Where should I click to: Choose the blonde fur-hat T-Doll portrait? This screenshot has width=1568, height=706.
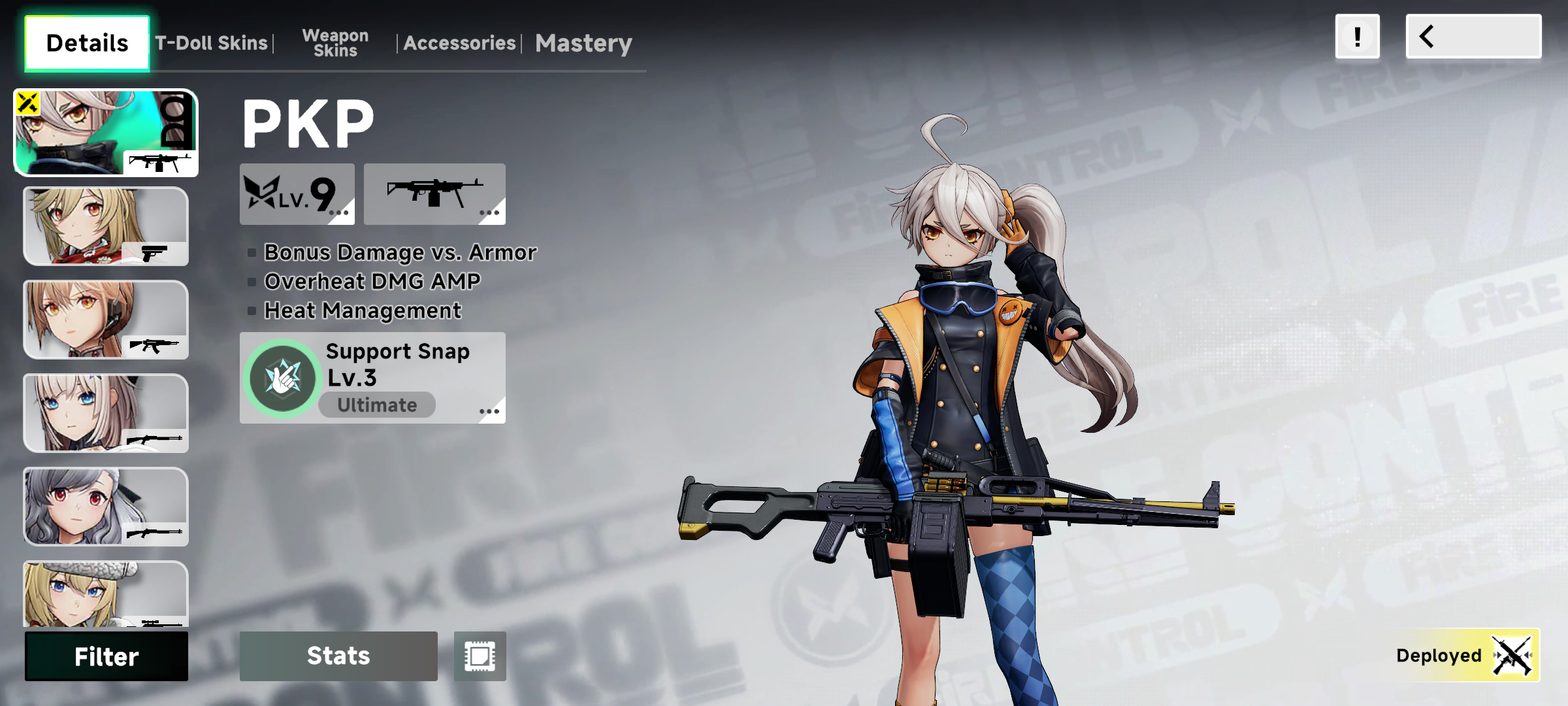coord(106,594)
